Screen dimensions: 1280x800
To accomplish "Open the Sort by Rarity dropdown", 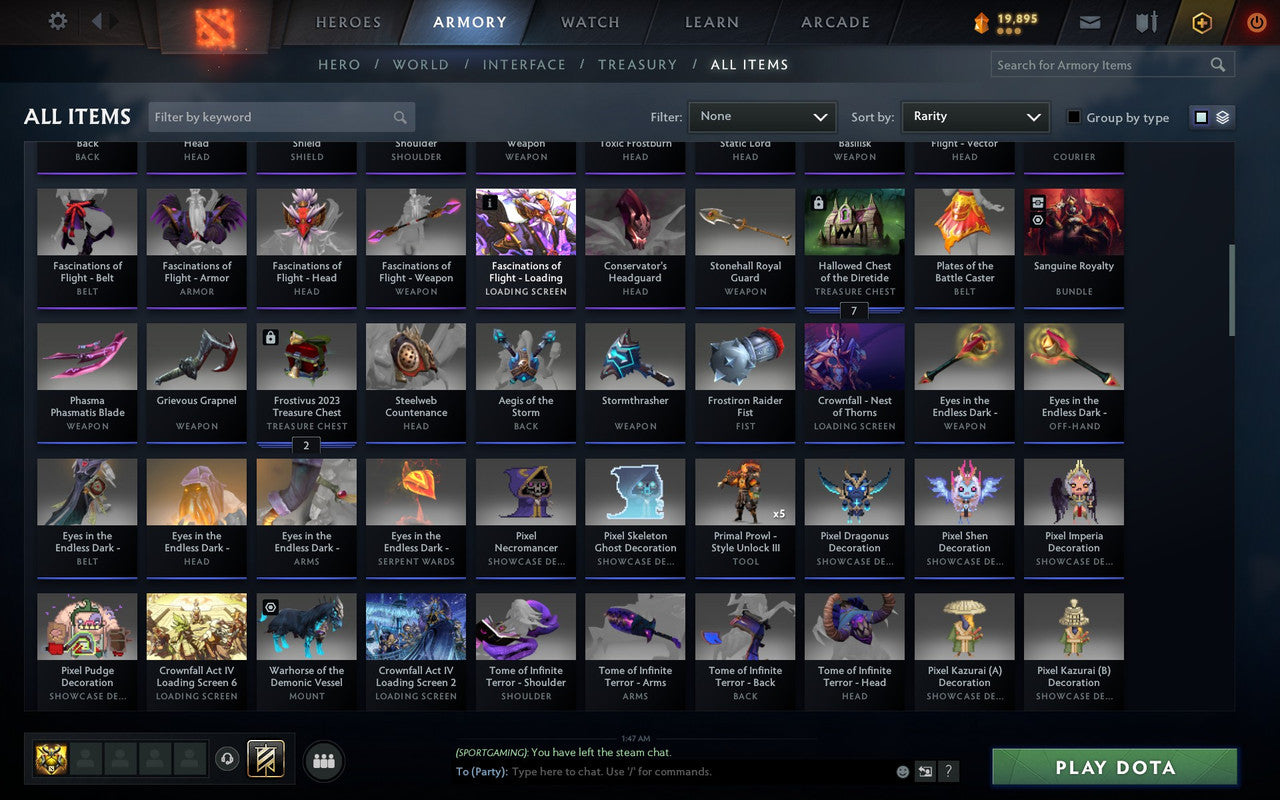I will [976, 116].
